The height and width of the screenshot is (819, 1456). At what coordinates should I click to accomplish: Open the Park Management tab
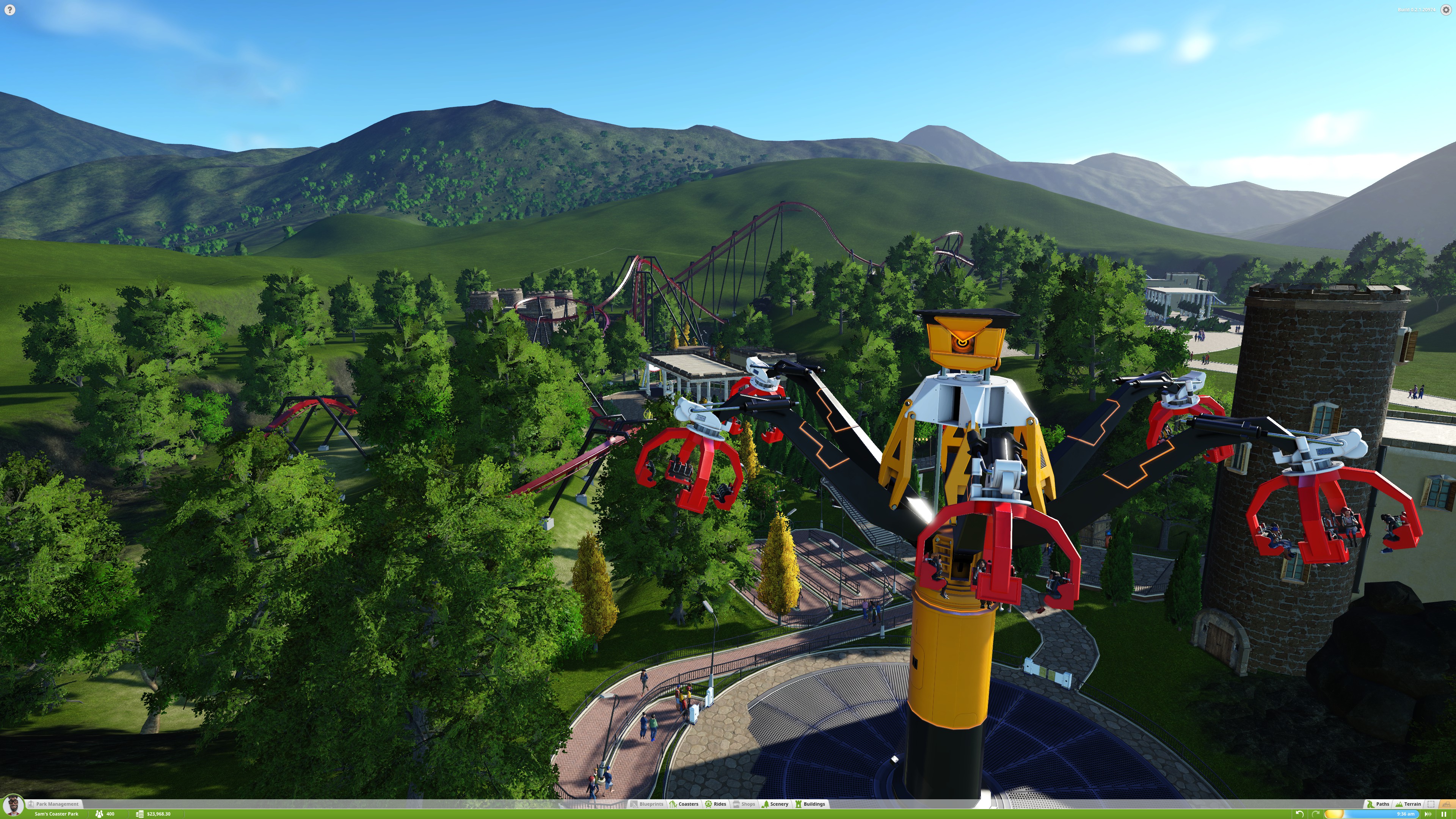click(x=57, y=804)
